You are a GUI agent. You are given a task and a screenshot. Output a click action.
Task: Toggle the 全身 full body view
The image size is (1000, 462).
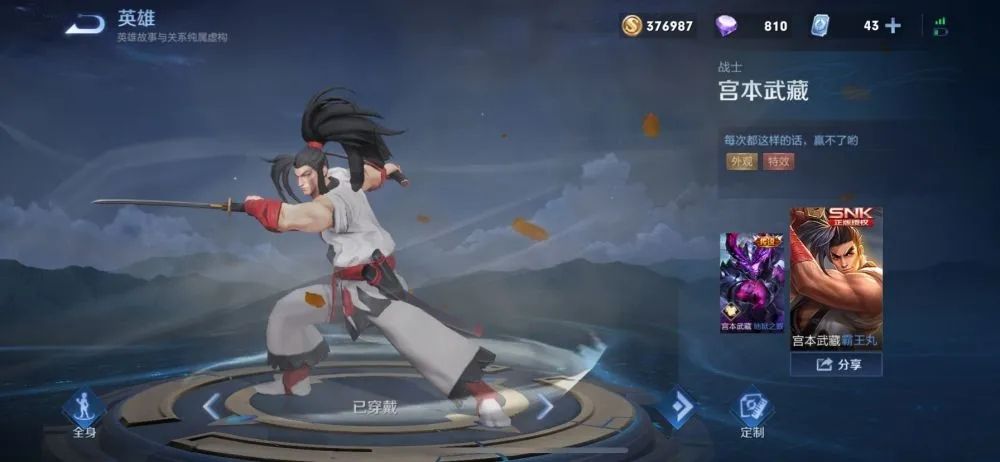click(x=84, y=411)
